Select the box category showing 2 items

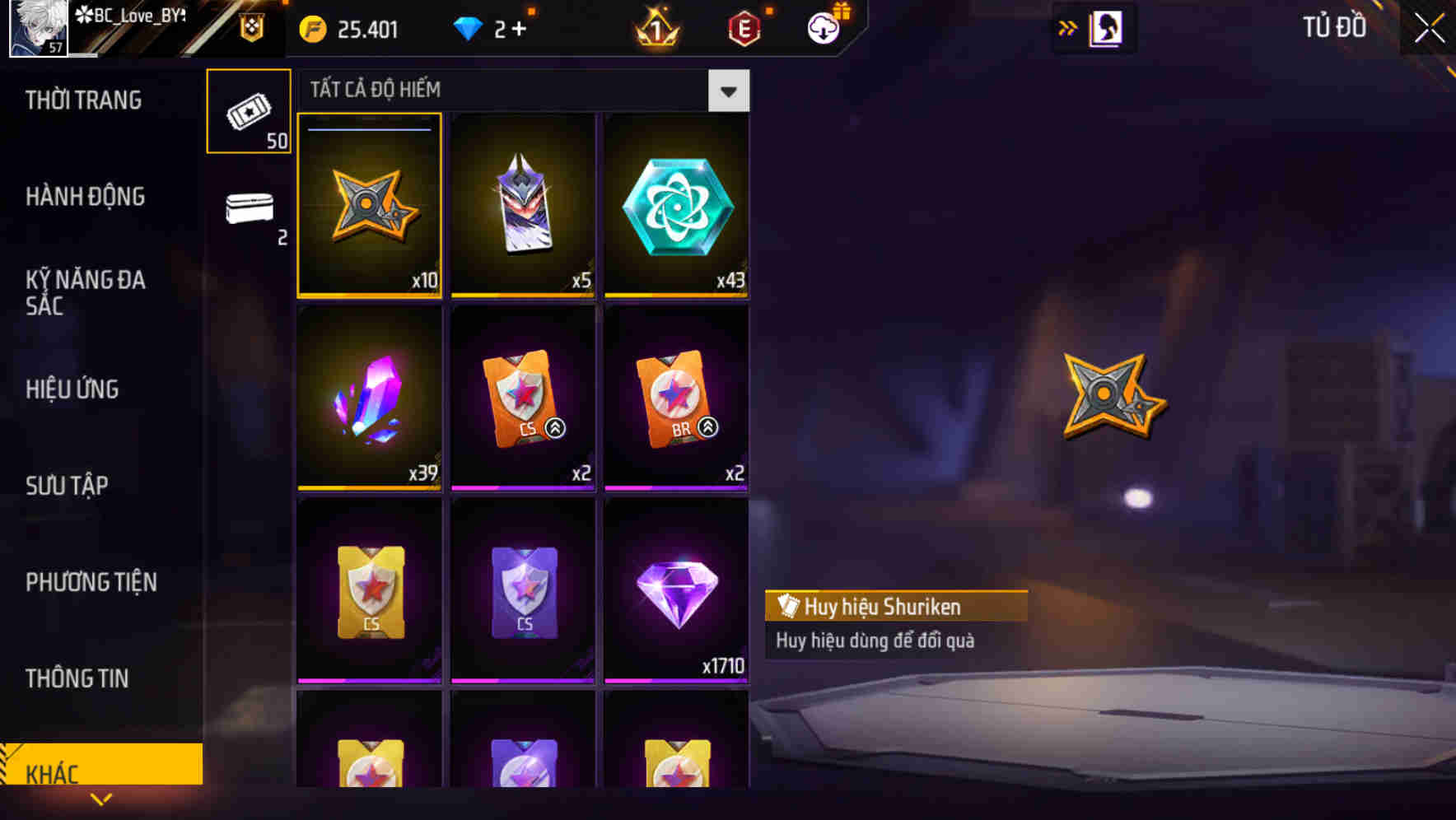(x=249, y=212)
